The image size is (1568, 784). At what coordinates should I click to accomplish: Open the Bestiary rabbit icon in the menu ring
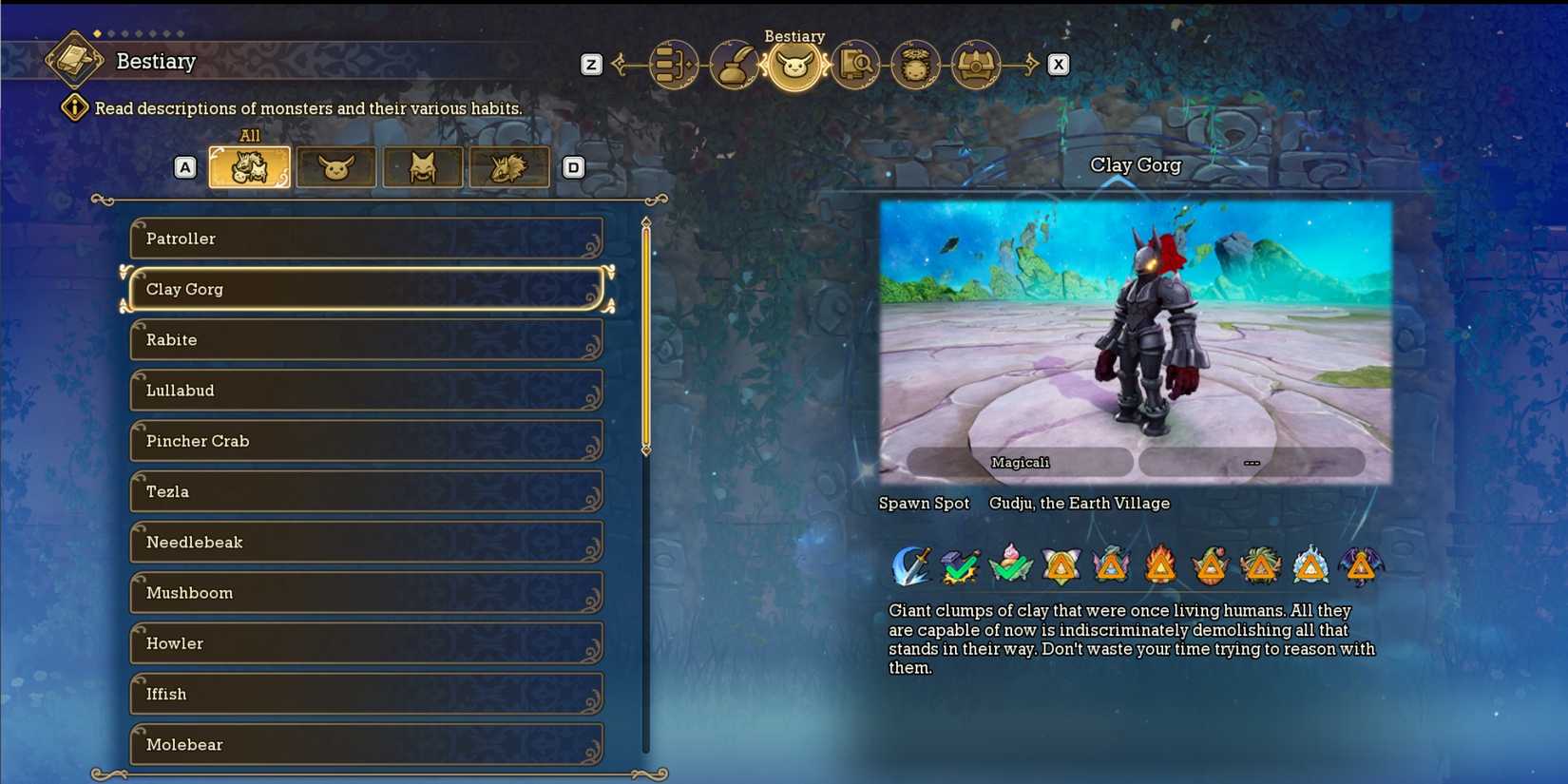coord(794,65)
